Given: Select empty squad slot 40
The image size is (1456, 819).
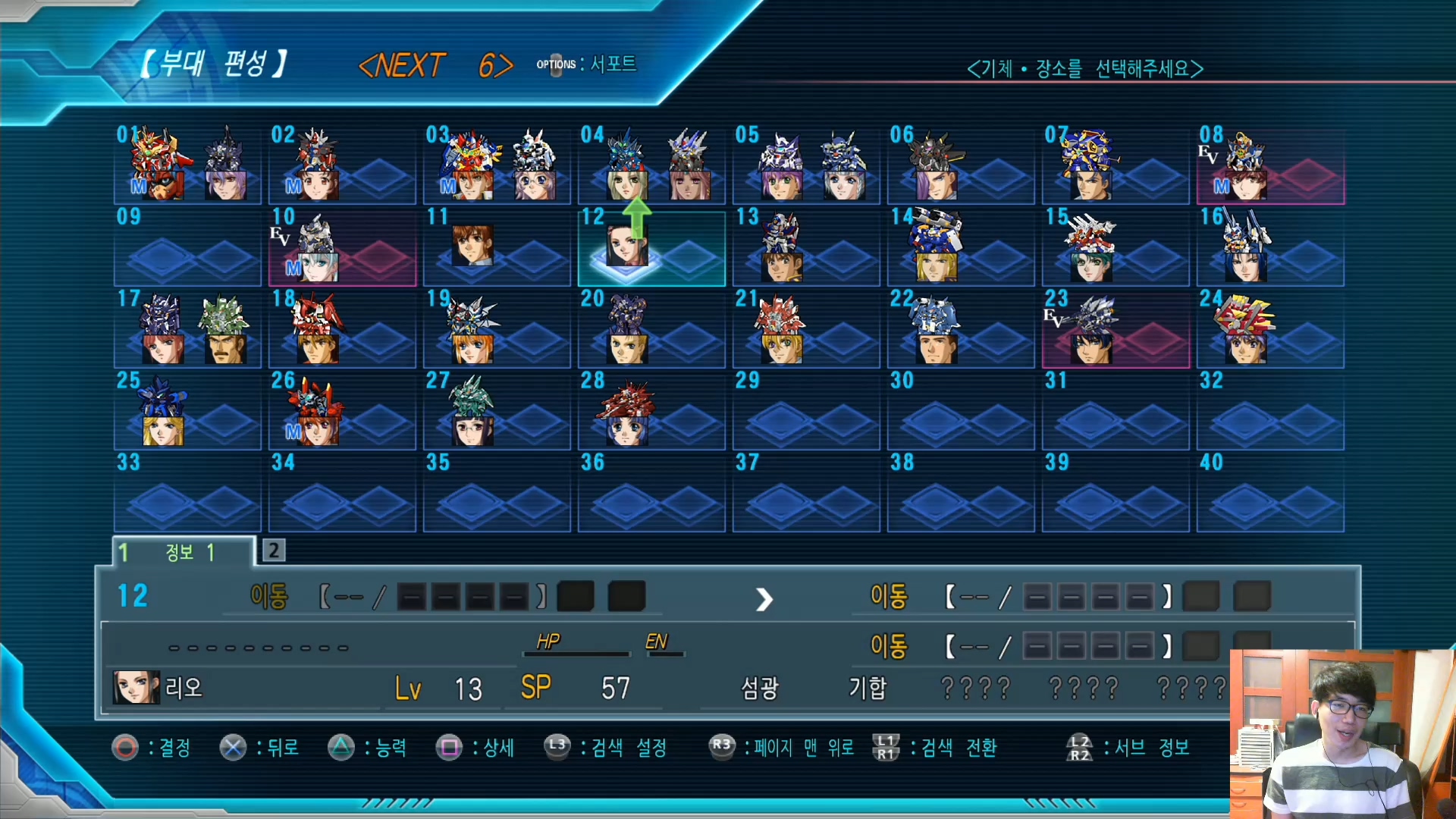Looking at the screenshot, I should [x=1270, y=494].
